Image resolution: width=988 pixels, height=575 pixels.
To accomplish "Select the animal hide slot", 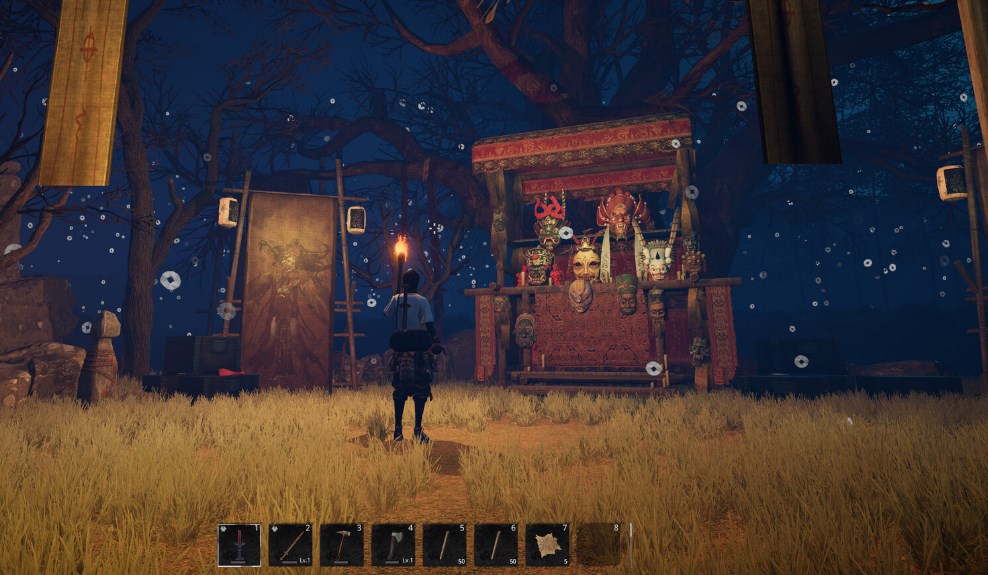I will pos(548,545).
